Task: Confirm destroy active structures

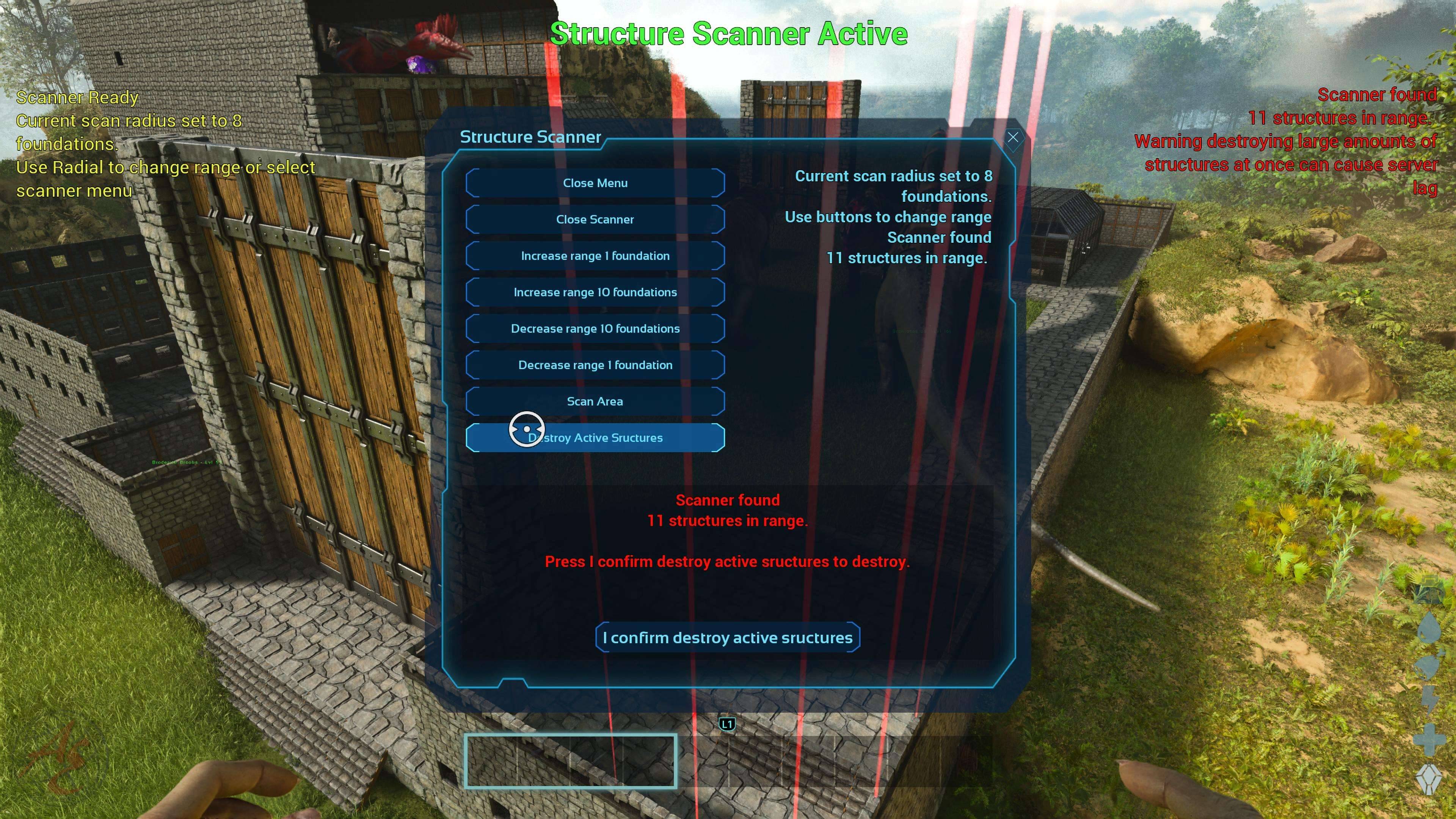Action: [728, 637]
